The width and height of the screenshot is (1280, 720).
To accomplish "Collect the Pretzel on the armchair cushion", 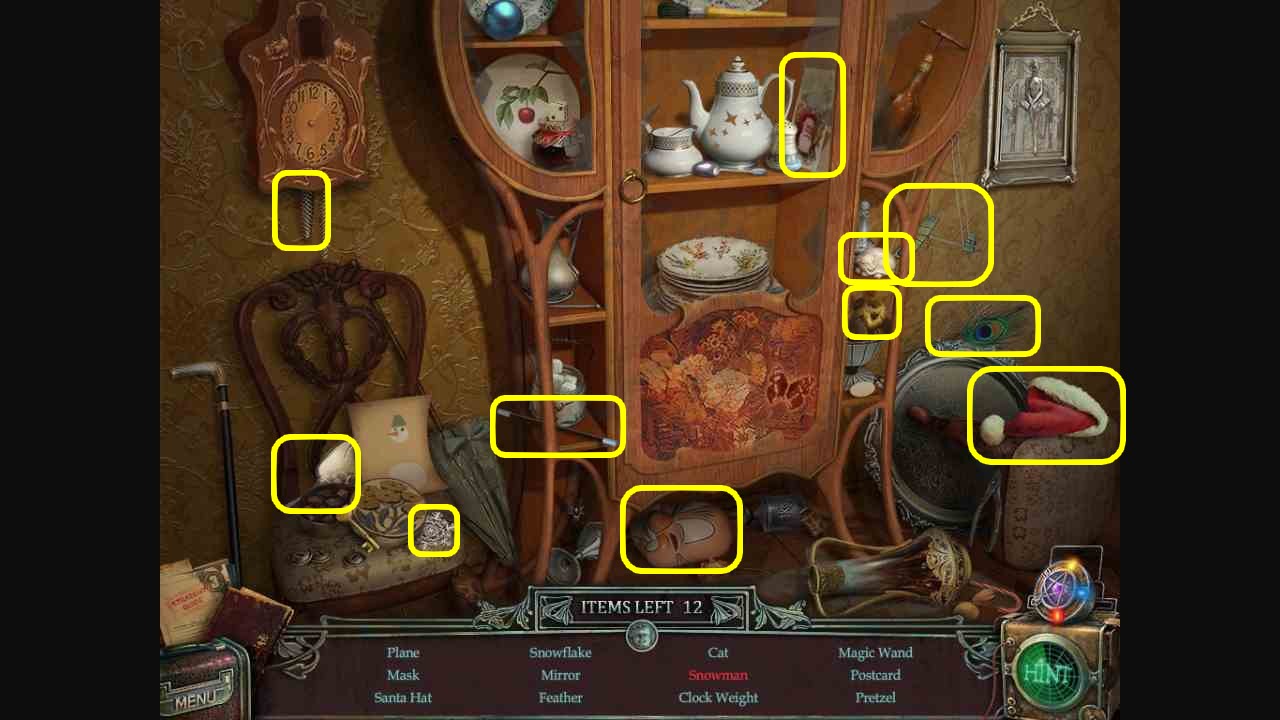I will [x=315, y=472].
